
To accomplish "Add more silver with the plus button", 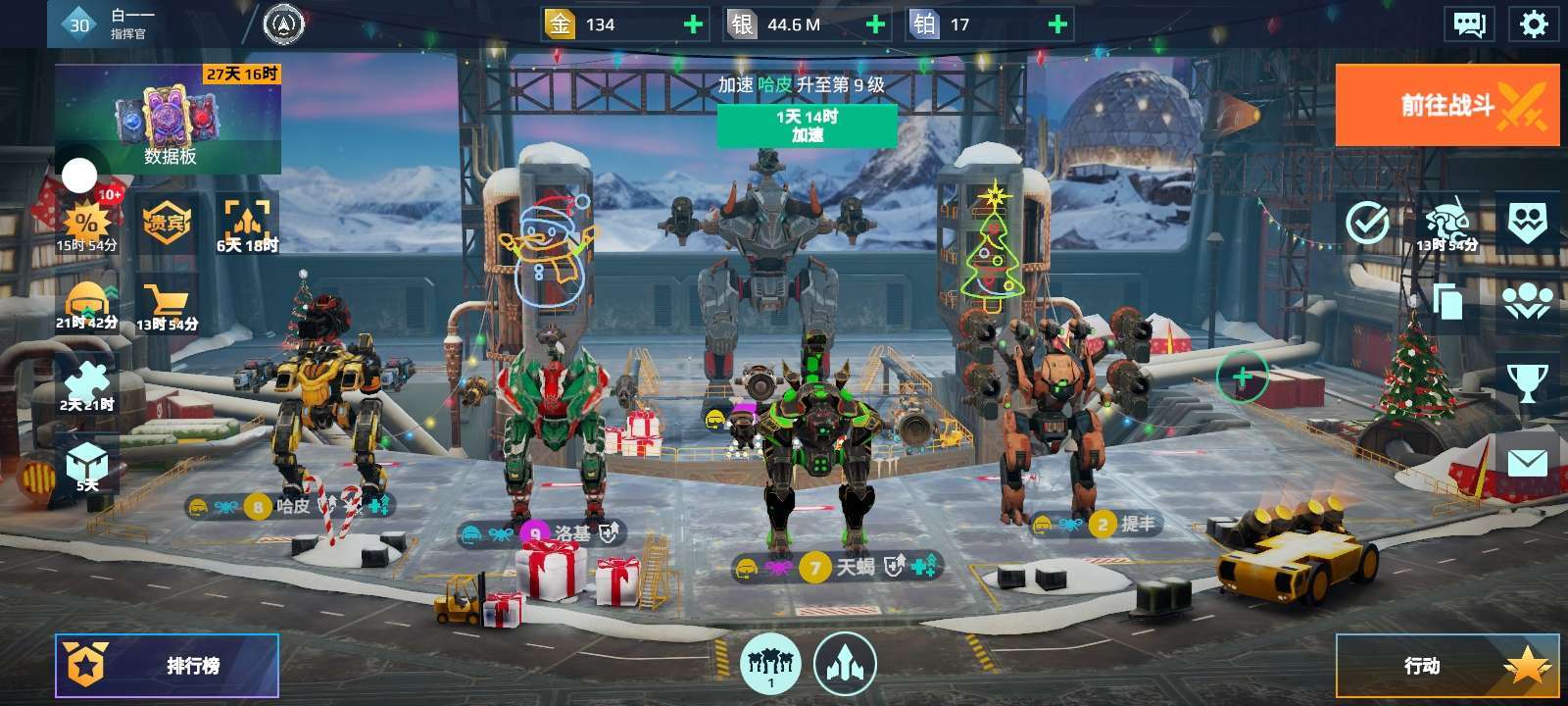I will click(x=875, y=25).
